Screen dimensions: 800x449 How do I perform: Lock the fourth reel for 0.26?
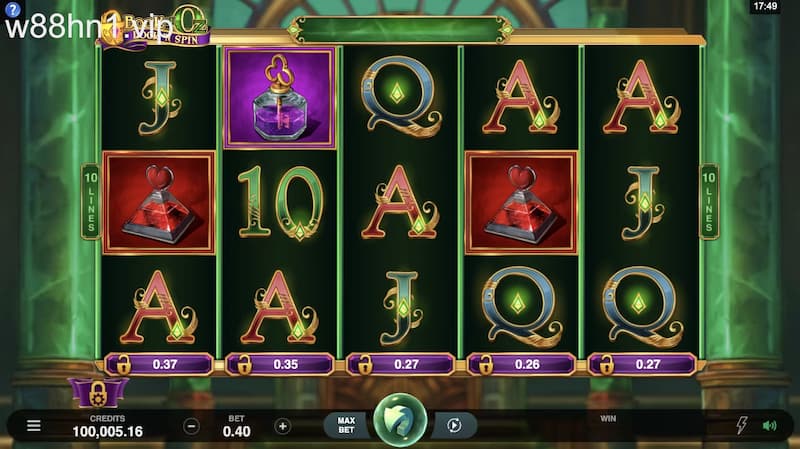click(x=519, y=365)
